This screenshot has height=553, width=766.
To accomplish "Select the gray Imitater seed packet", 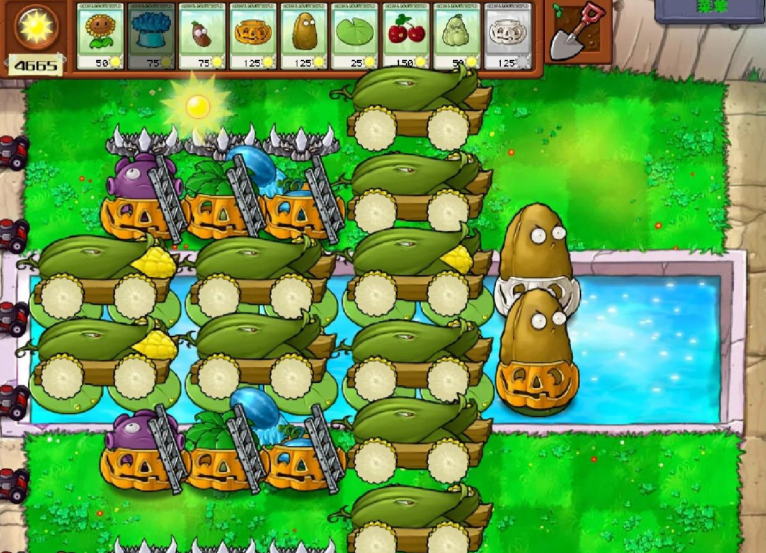I will coord(508,36).
